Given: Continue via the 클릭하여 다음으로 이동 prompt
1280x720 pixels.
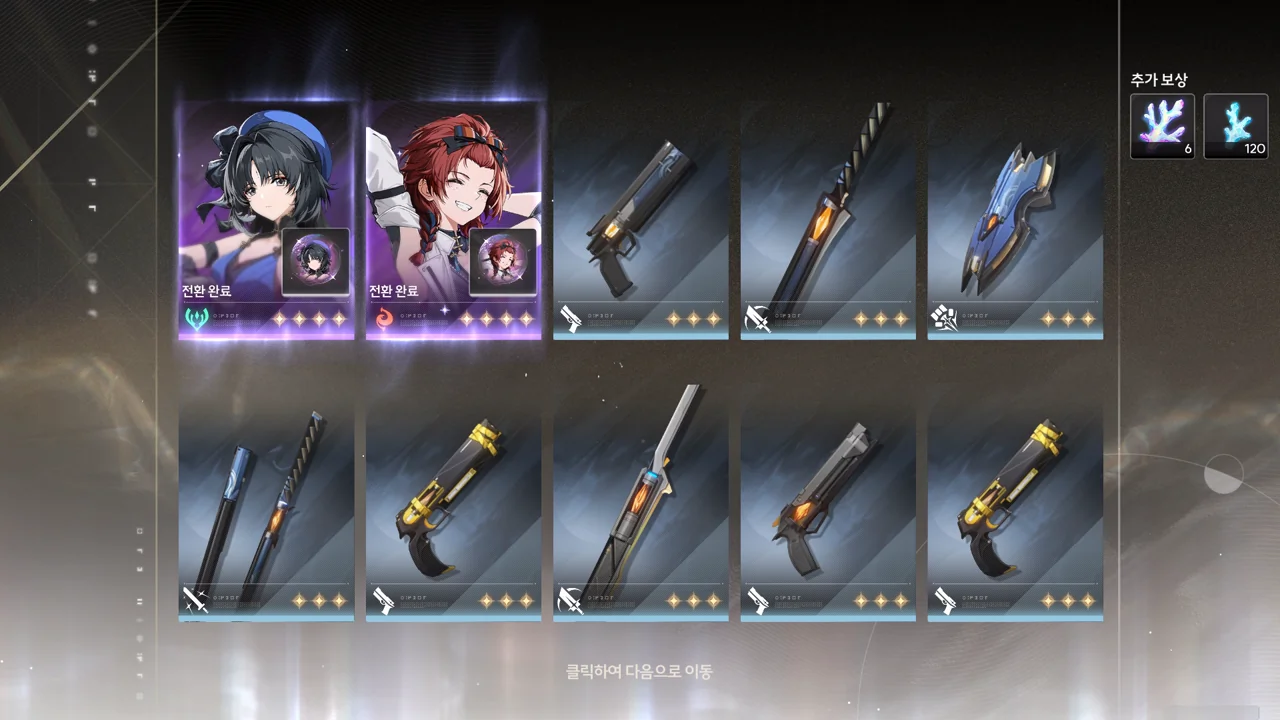Looking at the screenshot, I should click(x=640, y=672).
